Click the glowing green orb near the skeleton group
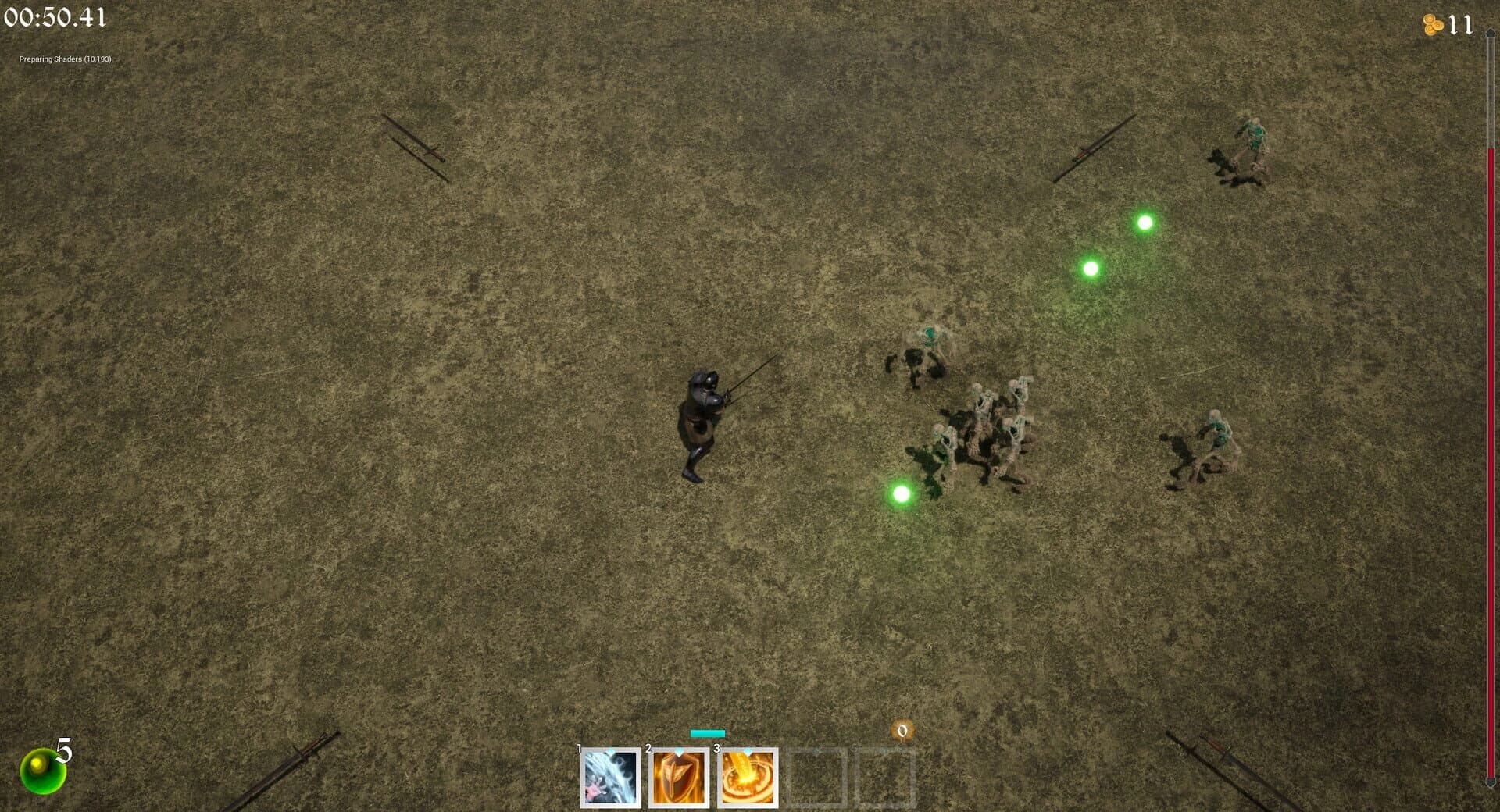 902,494
